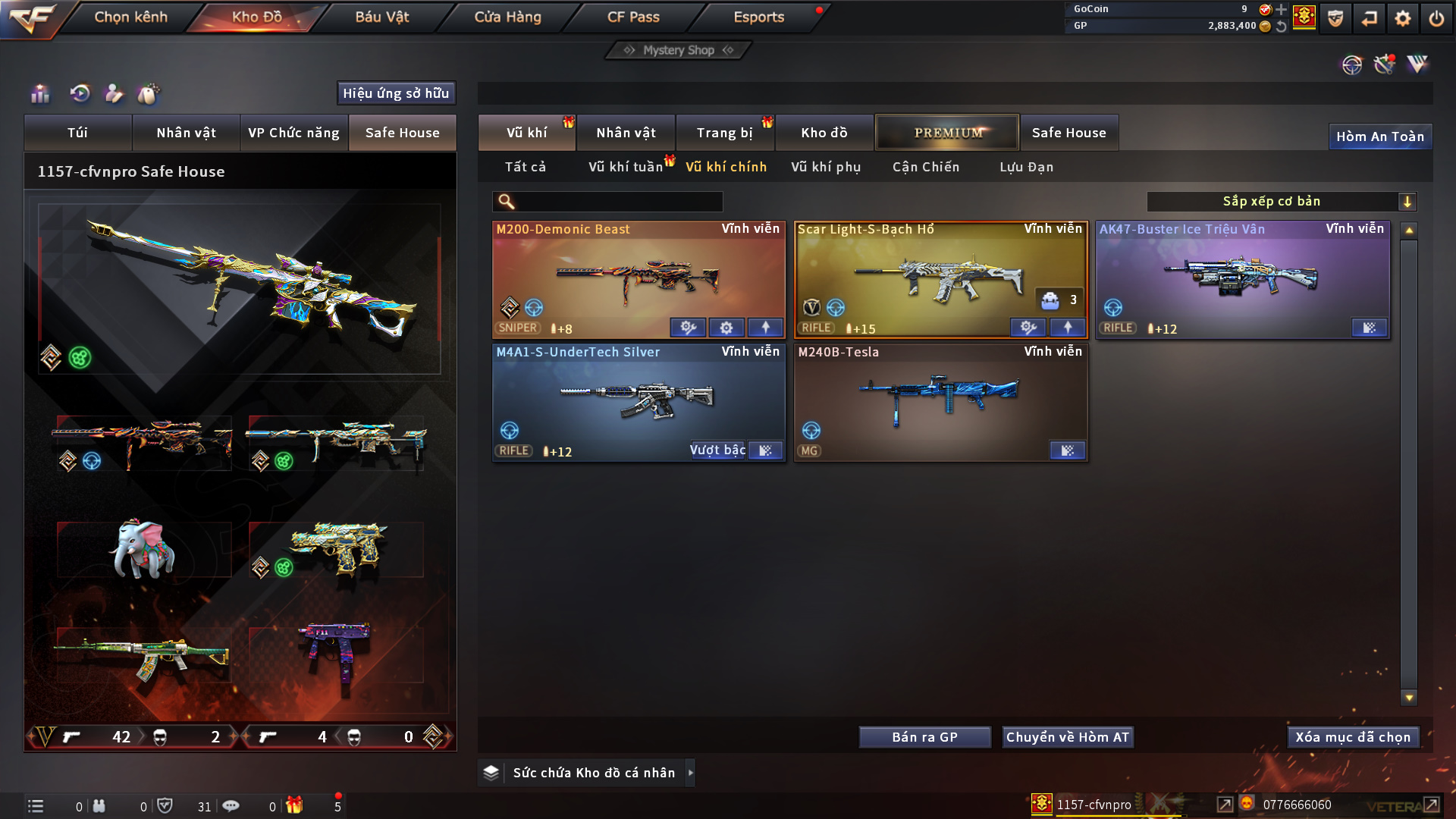Image resolution: width=1456 pixels, height=819 pixels.
Task: Switch to the Túi bag tab
Action: [77, 133]
